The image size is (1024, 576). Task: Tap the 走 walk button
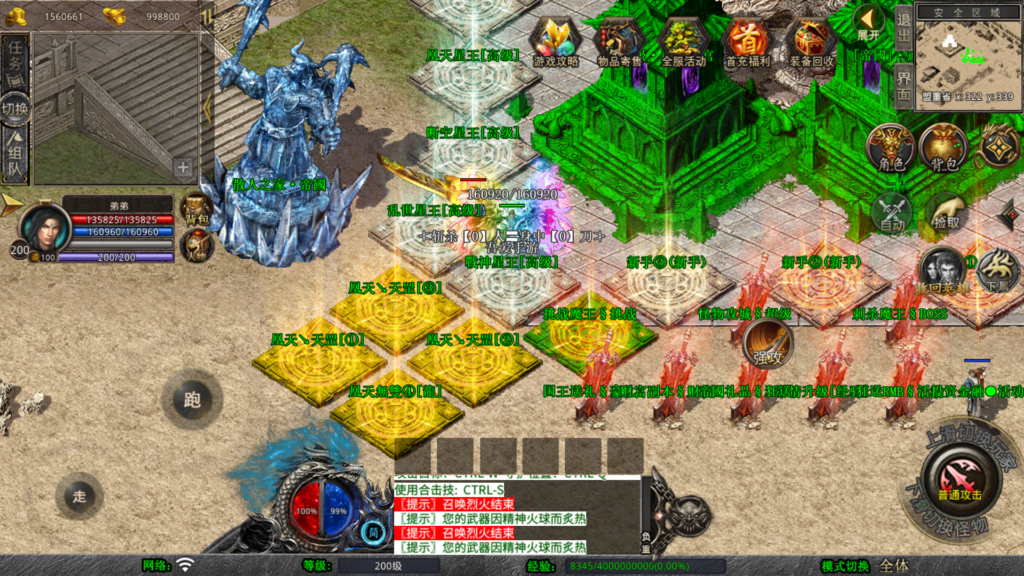pyautogui.click(x=79, y=495)
